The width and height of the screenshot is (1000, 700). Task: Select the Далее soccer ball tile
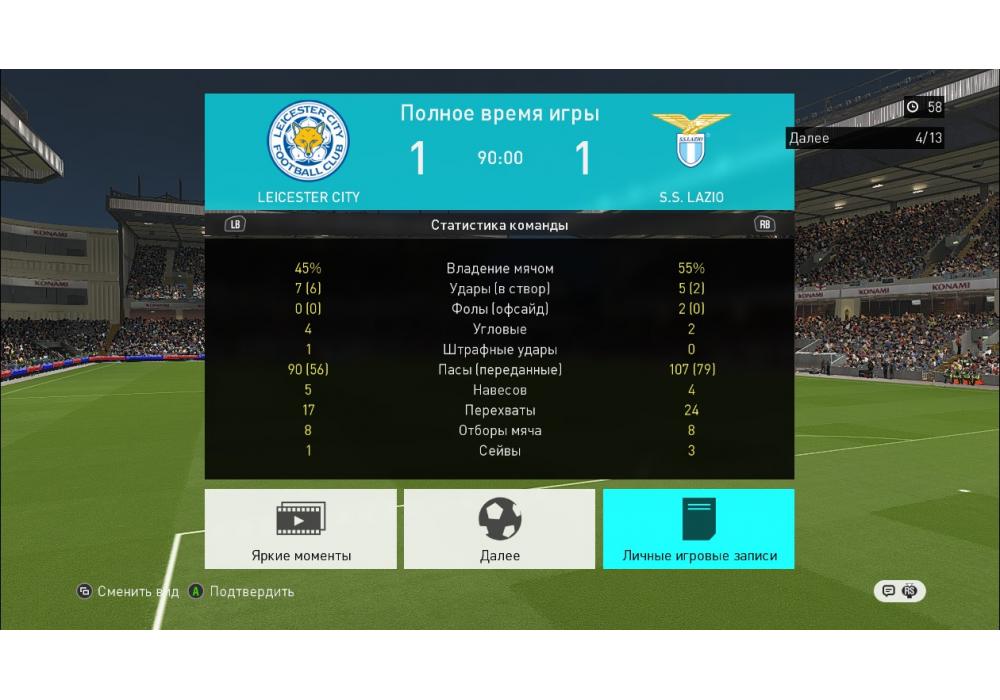click(499, 529)
